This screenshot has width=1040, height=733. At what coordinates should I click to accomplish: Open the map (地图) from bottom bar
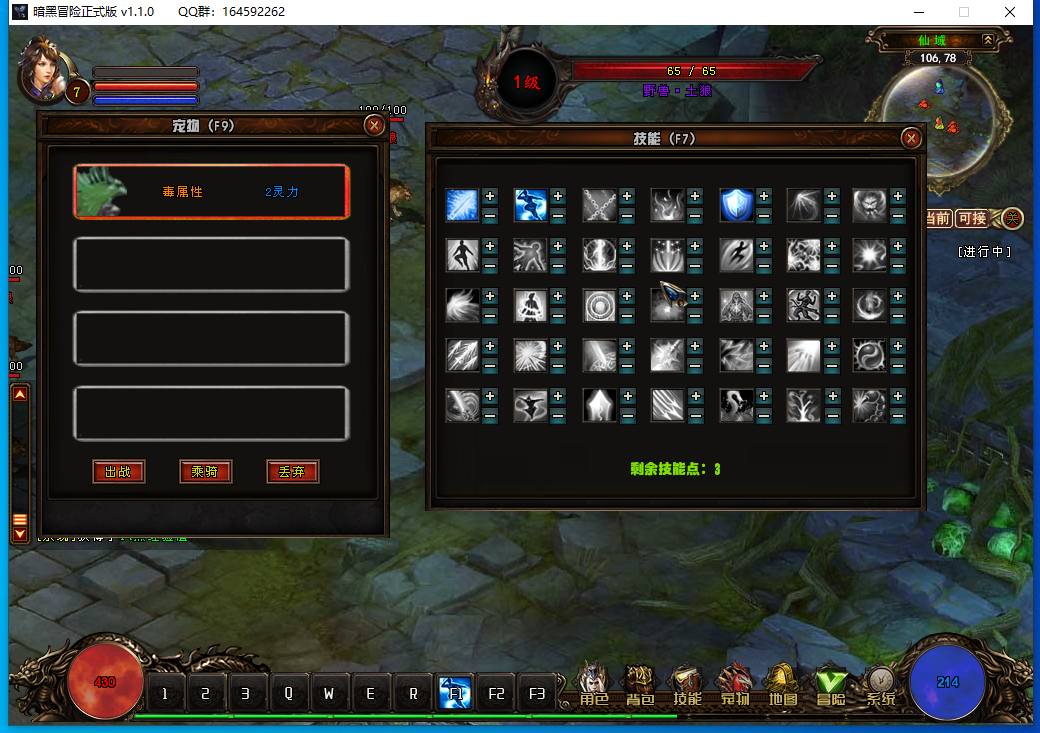pos(782,685)
